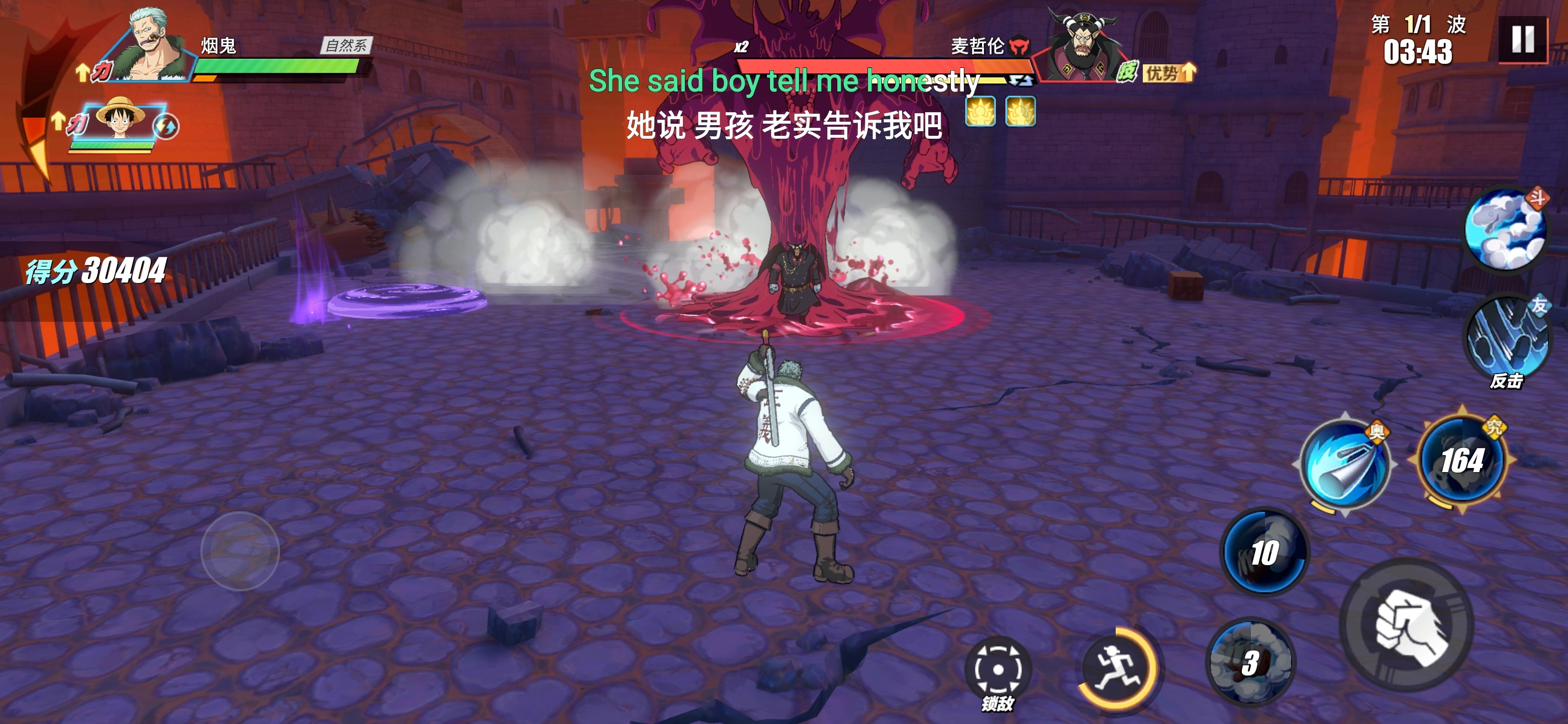Touch the virtual movement joystick
Image resolution: width=1568 pixels, height=724 pixels.
pyautogui.click(x=240, y=551)
